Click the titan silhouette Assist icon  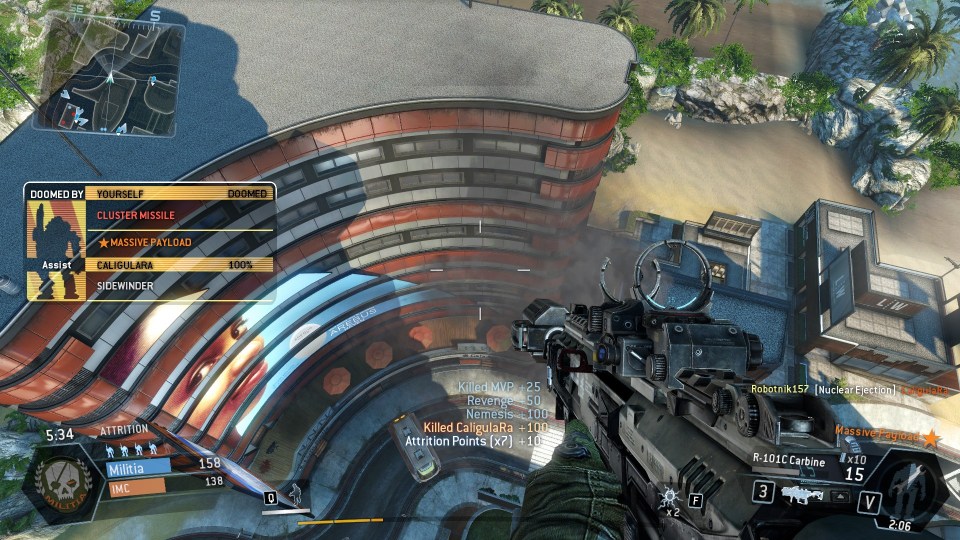[54, 243]
